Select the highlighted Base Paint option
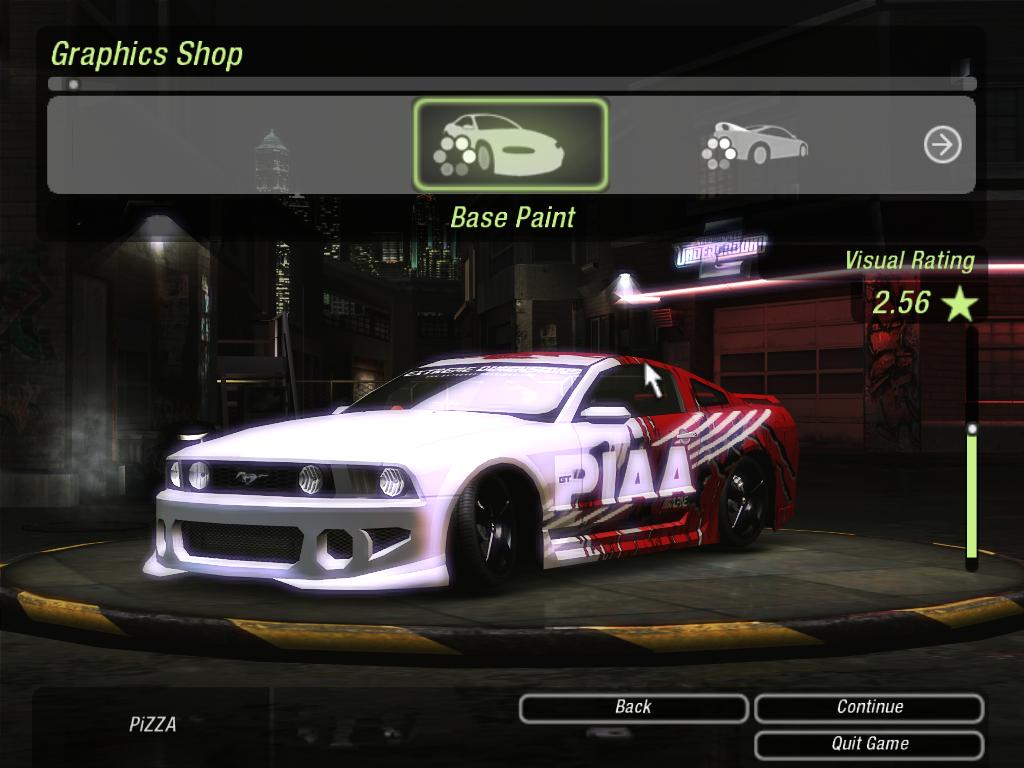The width and height of the screenshot is (1024, 768). (x=510, y=145)
